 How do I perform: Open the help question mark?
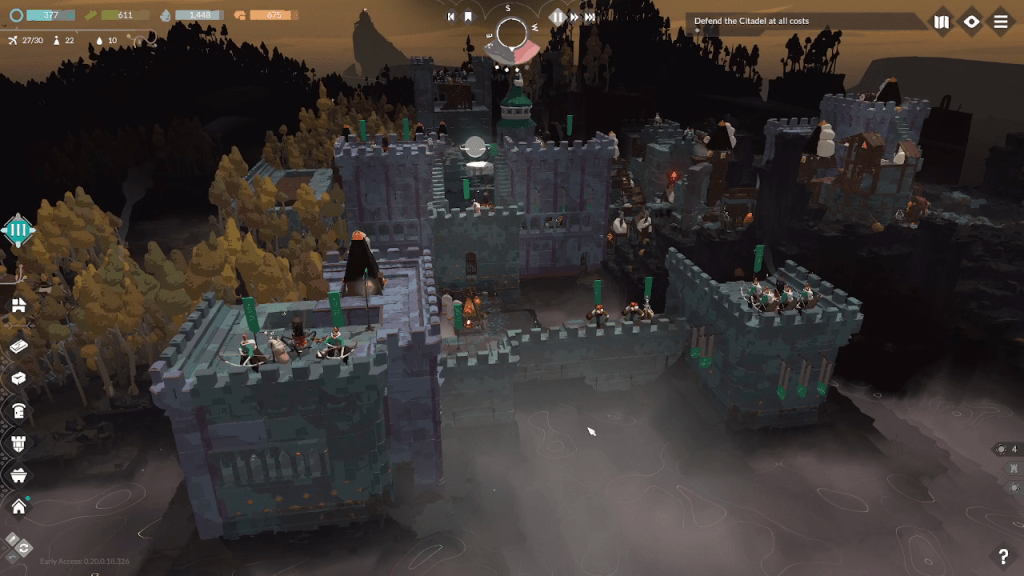[x=1003, y=557]
